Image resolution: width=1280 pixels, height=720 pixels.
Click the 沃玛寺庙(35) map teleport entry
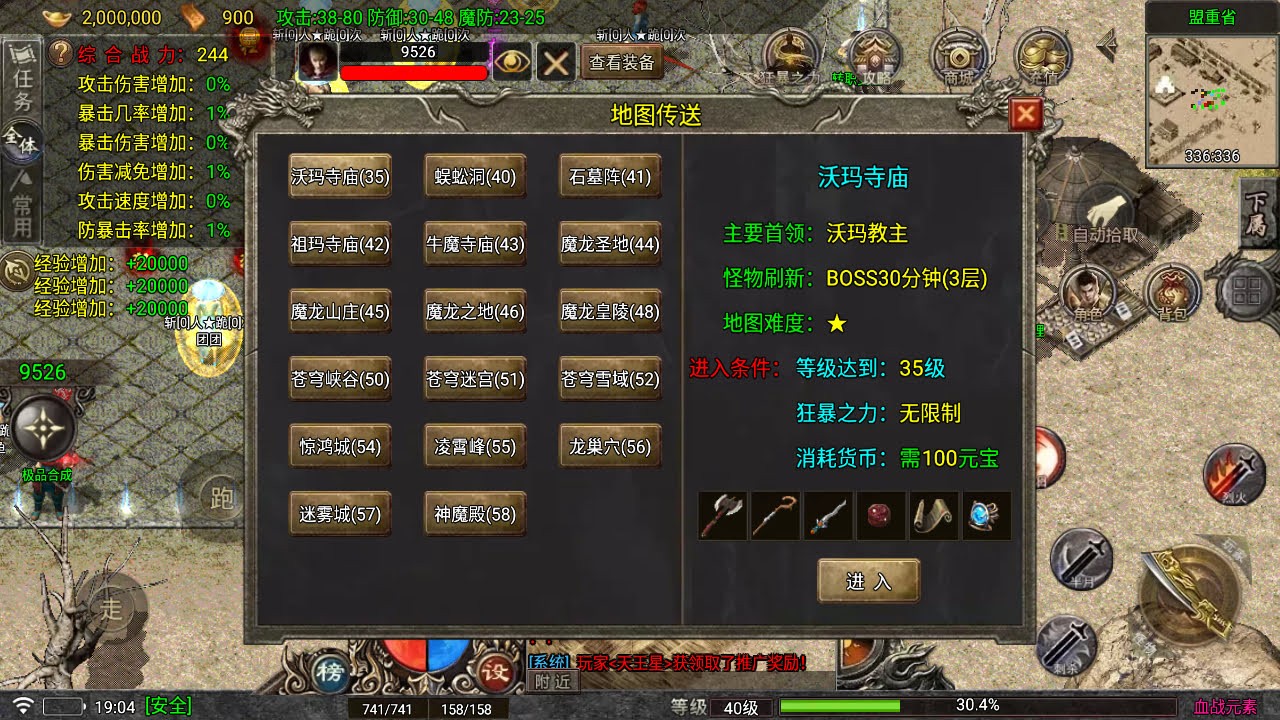click(x=339, y=176)
